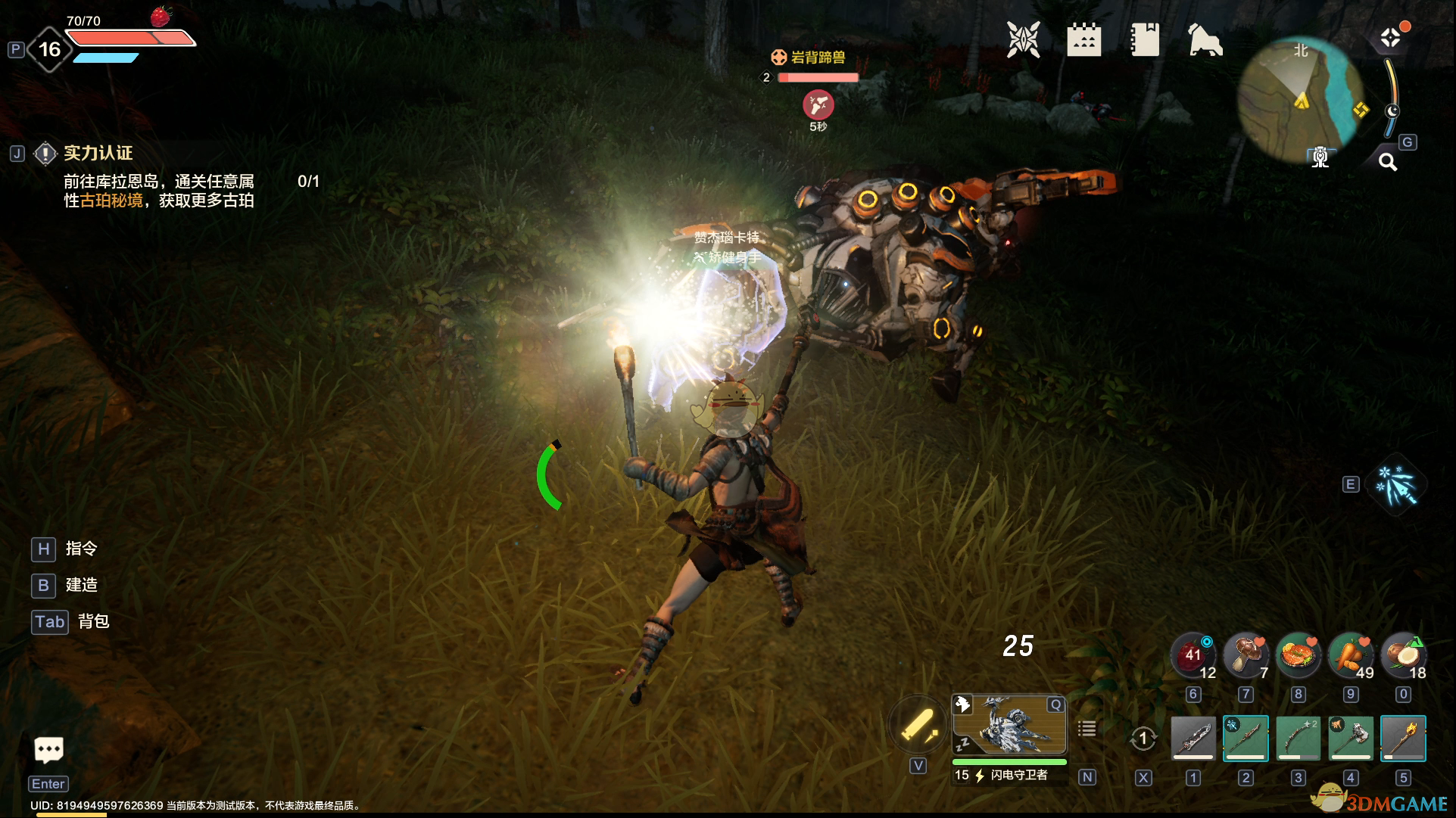Open the quest tracker 实力认证

[98, 154]
